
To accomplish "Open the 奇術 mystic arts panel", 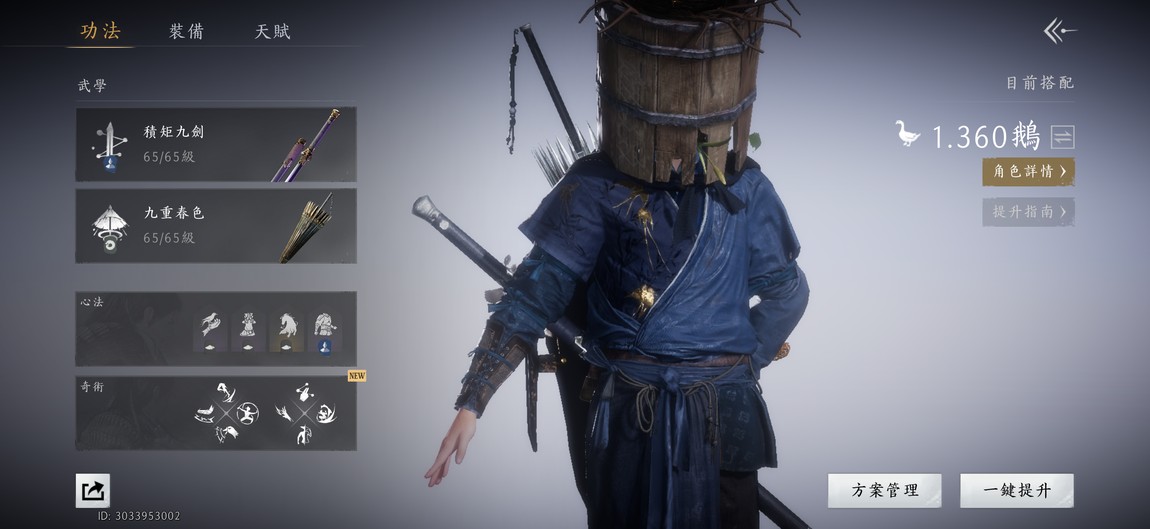I will coord(215,412).
